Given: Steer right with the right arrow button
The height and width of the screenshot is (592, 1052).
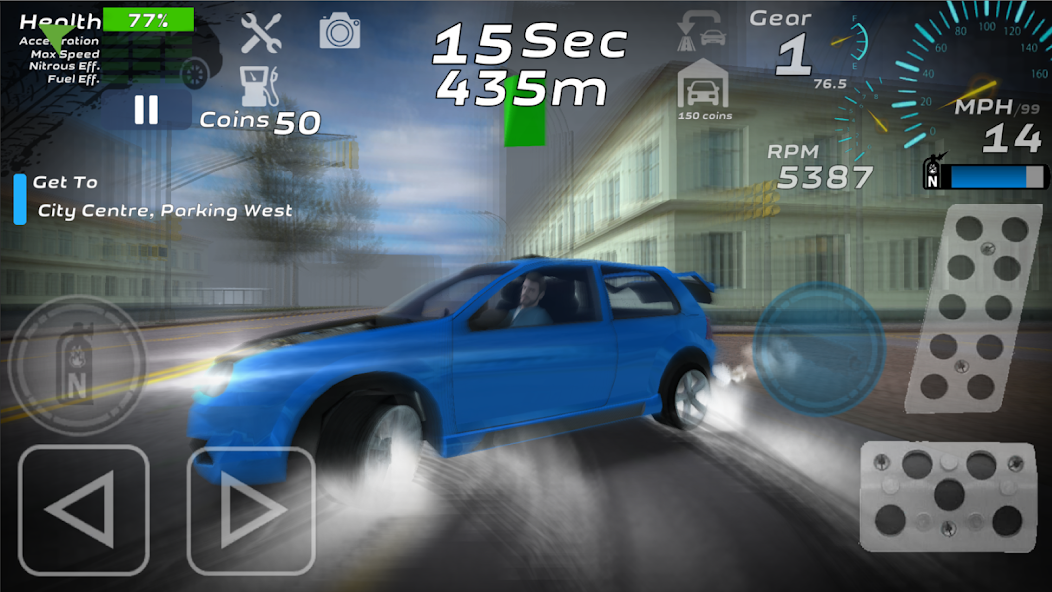Looking at the screenshot, I should coord(251,510).
